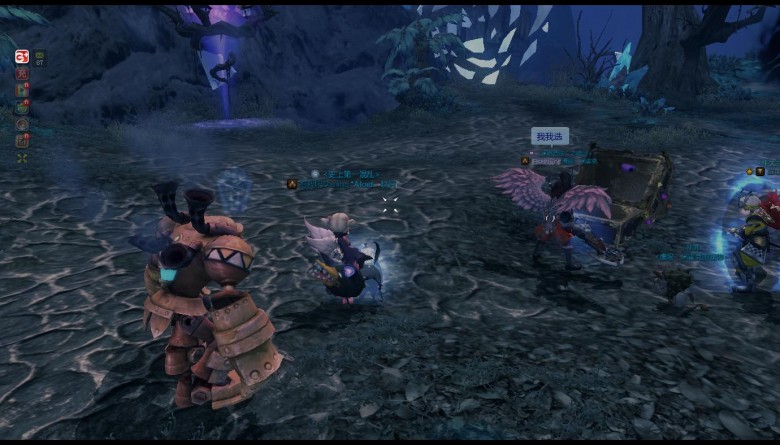This screenshot has width=780, height=445.
Task: Open the brown notebook icon with badge
Action: 22,141
